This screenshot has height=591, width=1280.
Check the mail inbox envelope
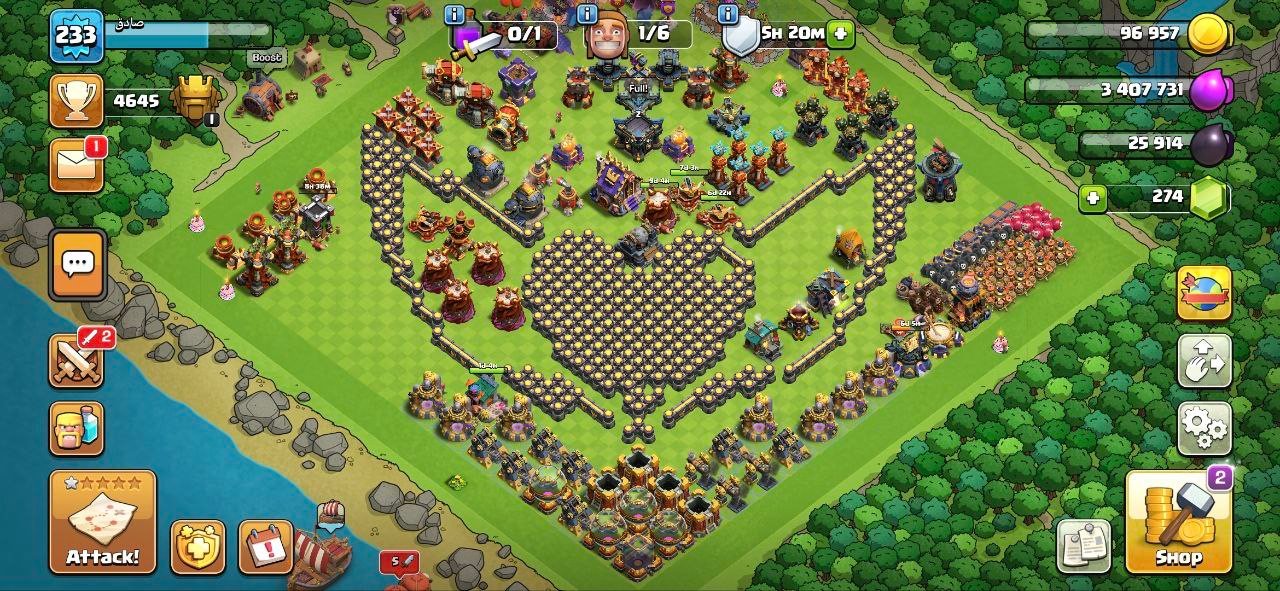coord(77,164)
